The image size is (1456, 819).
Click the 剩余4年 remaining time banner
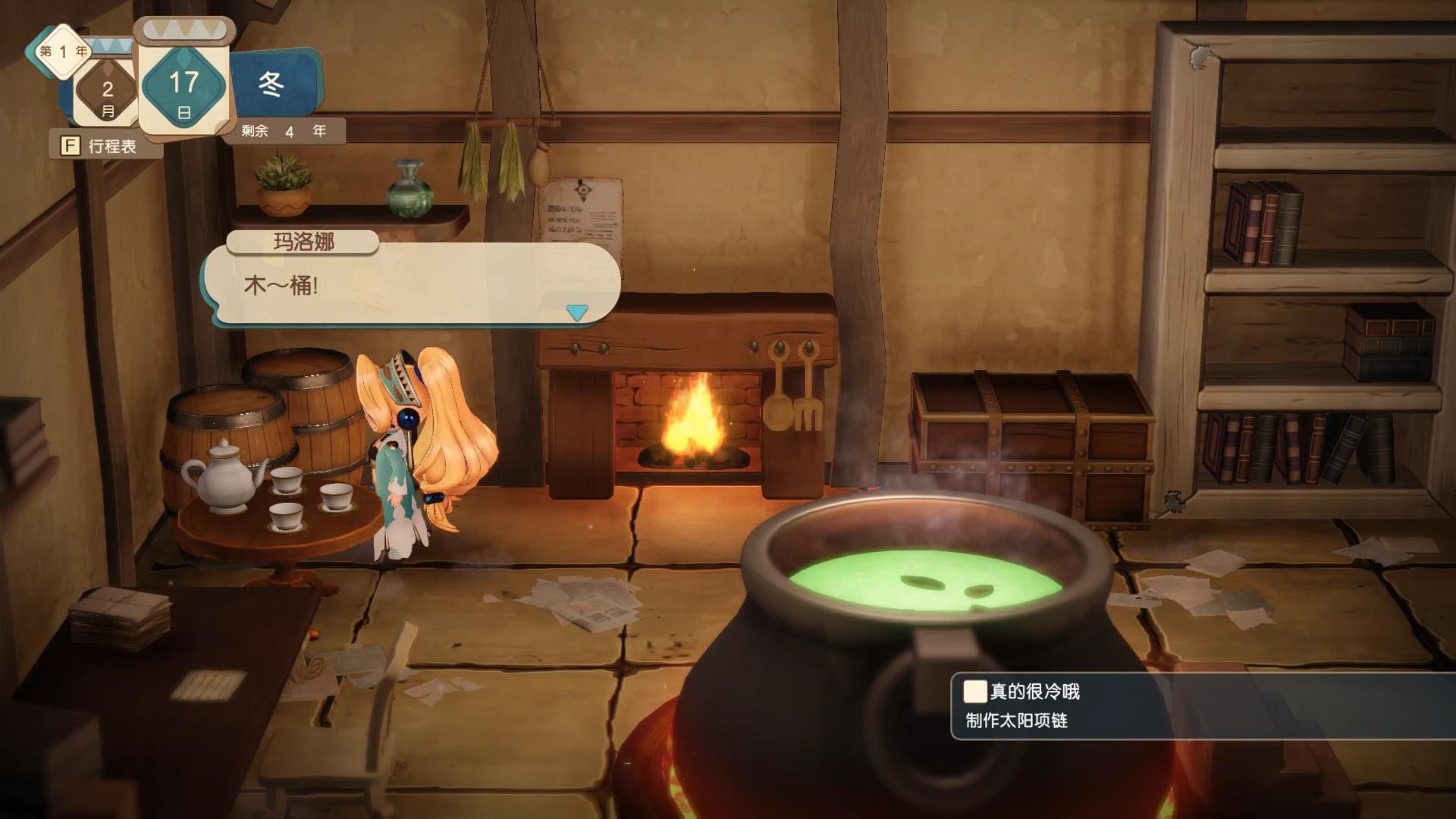(x=287, y=132)
